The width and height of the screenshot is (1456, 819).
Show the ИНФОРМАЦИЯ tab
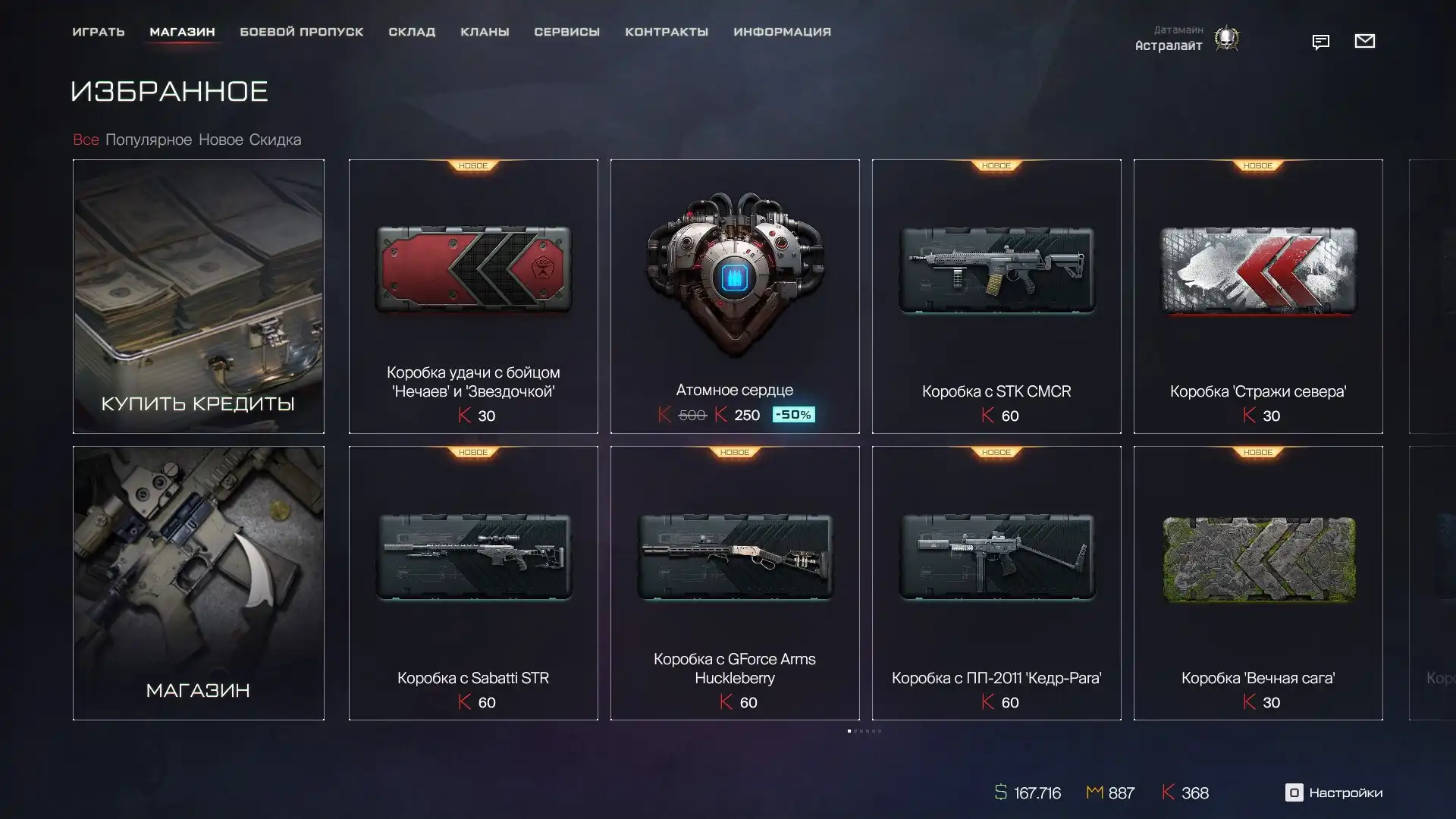(x=782, y=32)
